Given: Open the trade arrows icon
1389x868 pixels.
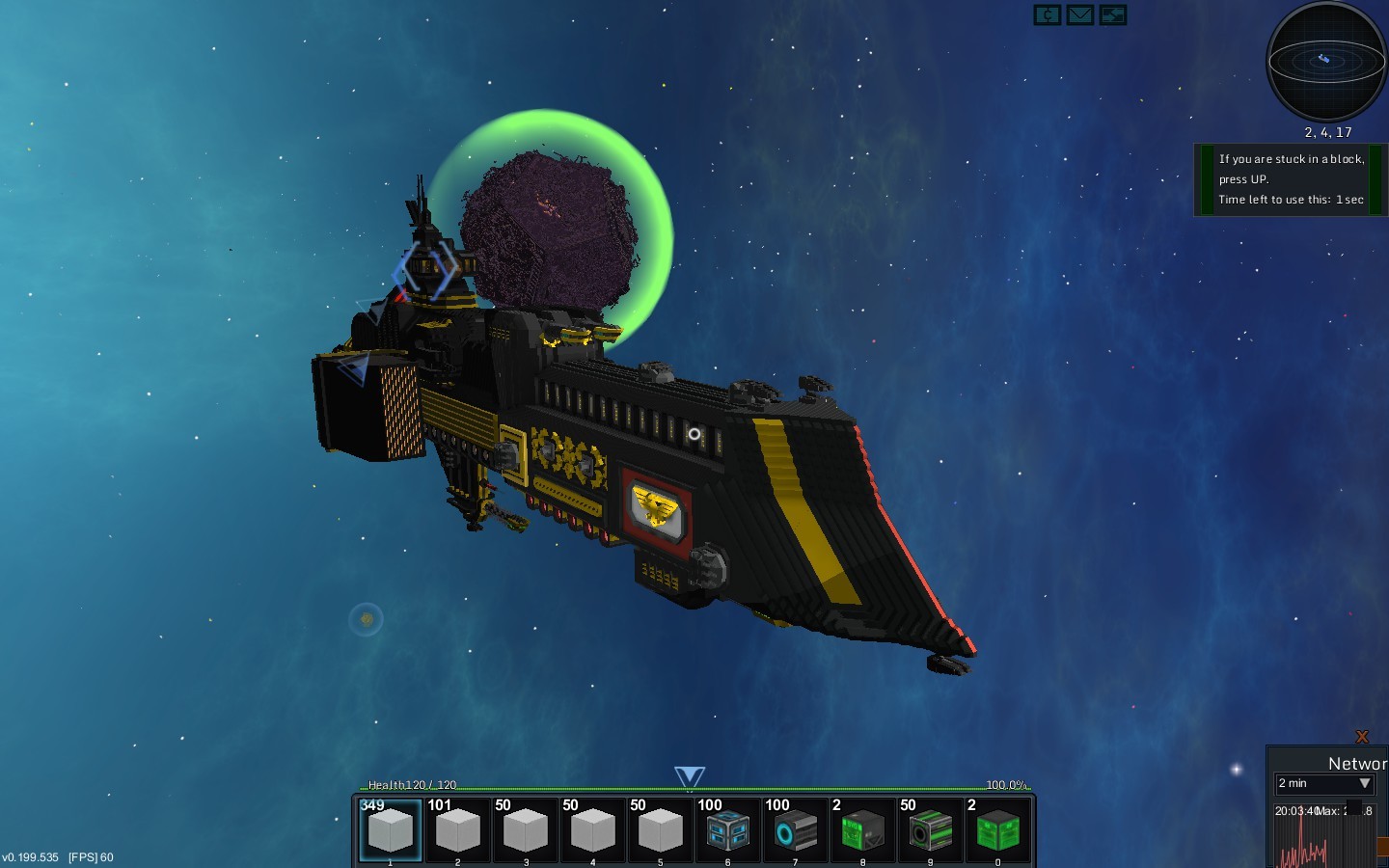Looking at the screenshot, I should tap(1113, 15).
